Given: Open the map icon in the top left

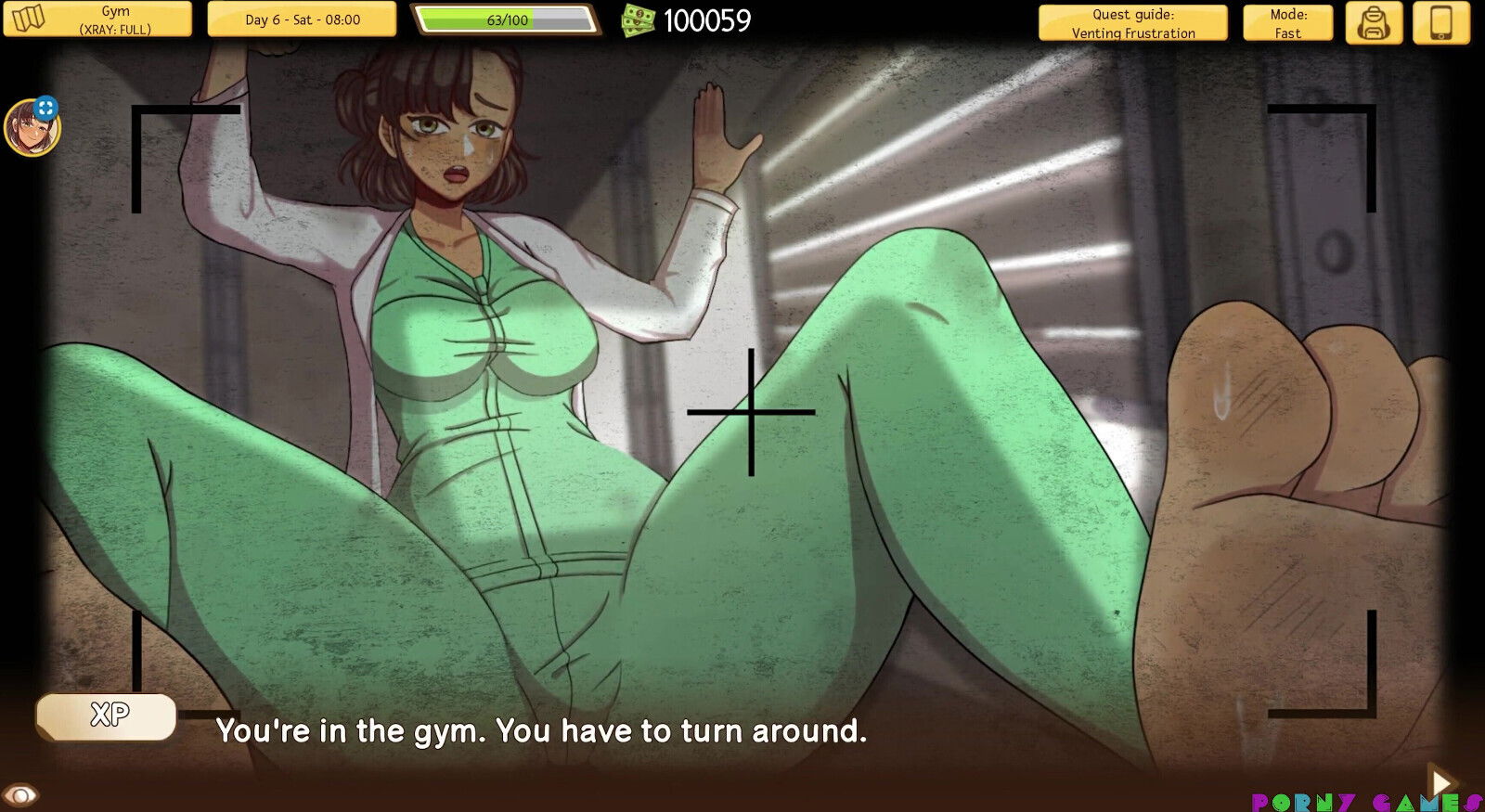Looking at the screenshot, I should tap(28, 19).
